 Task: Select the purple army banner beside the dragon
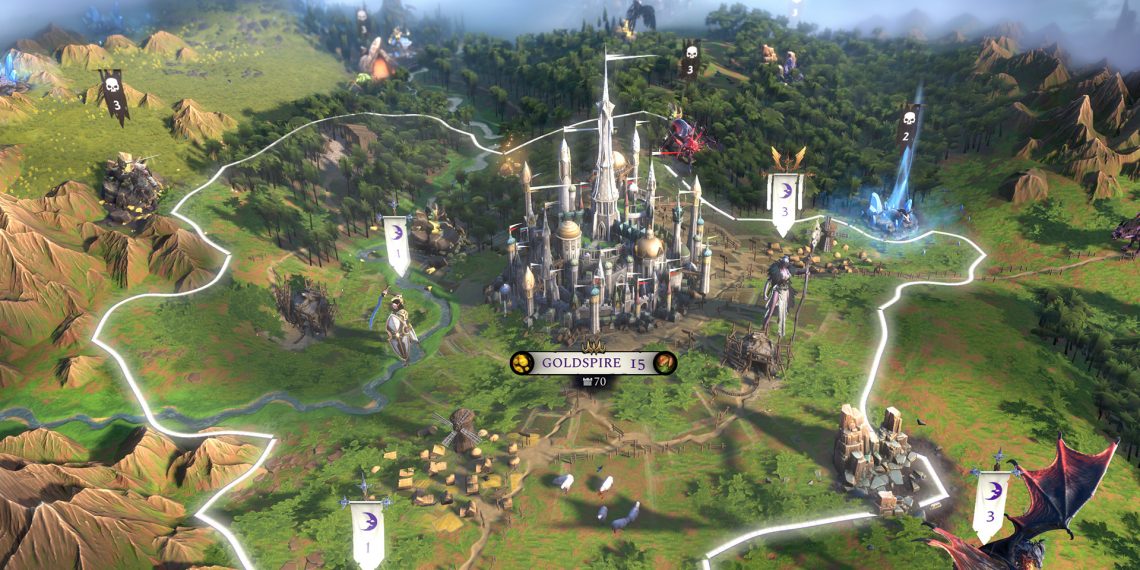click(x=990, y=503)
